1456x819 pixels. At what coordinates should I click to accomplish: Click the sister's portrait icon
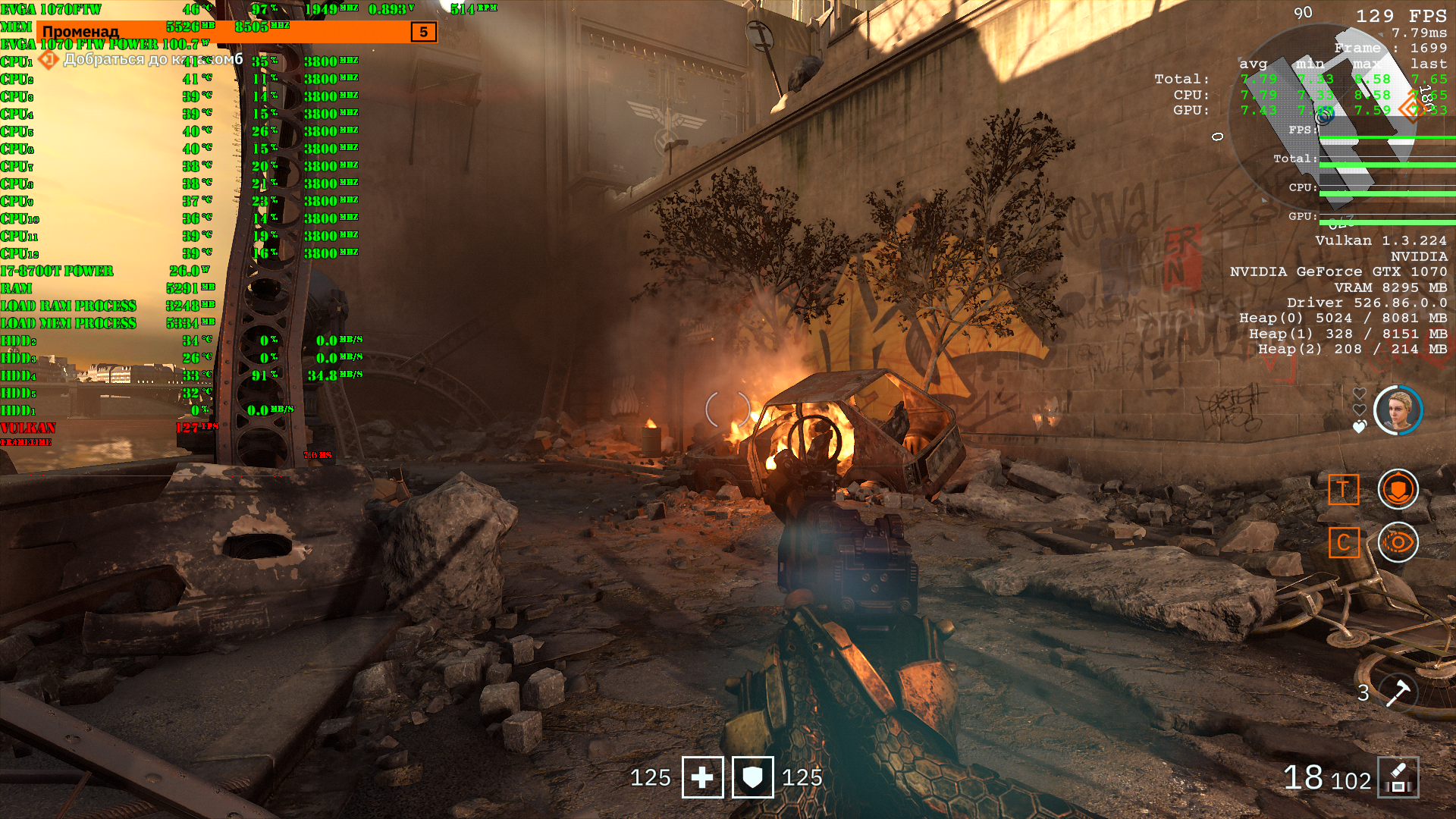pyautogui.click(x=1398, y=410)
